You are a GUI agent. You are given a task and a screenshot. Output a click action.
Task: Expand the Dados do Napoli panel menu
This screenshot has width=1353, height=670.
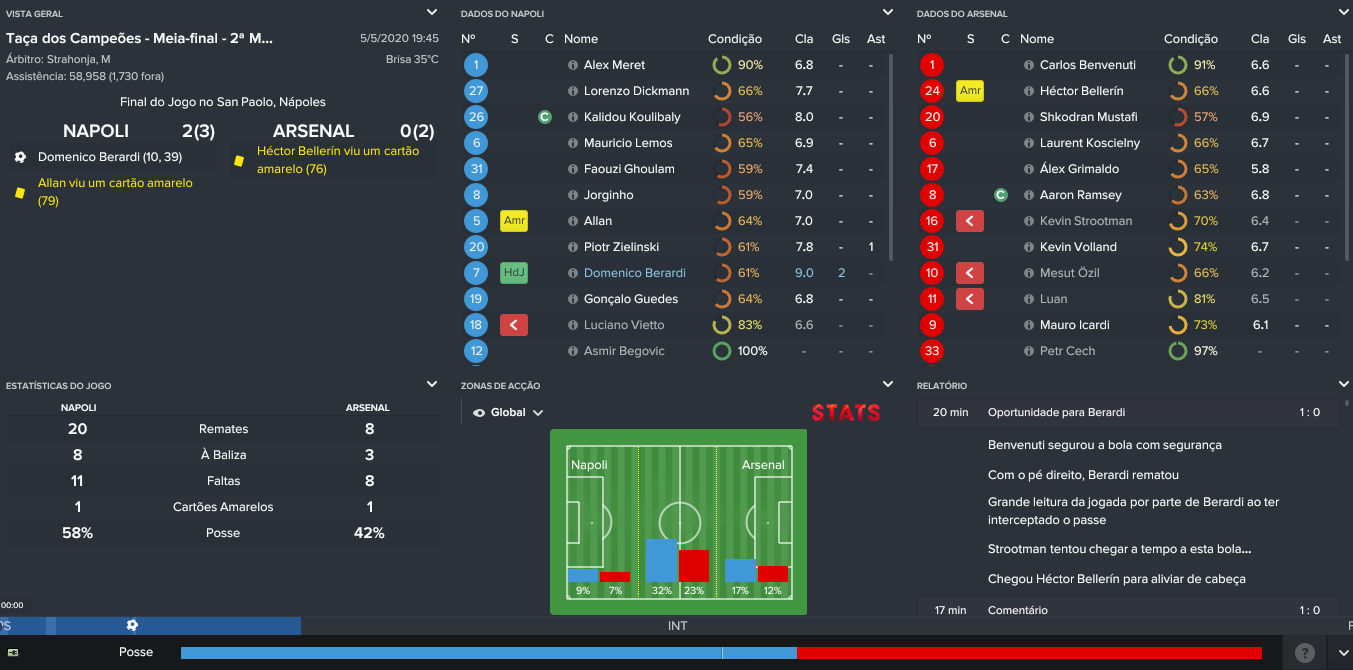887,13
